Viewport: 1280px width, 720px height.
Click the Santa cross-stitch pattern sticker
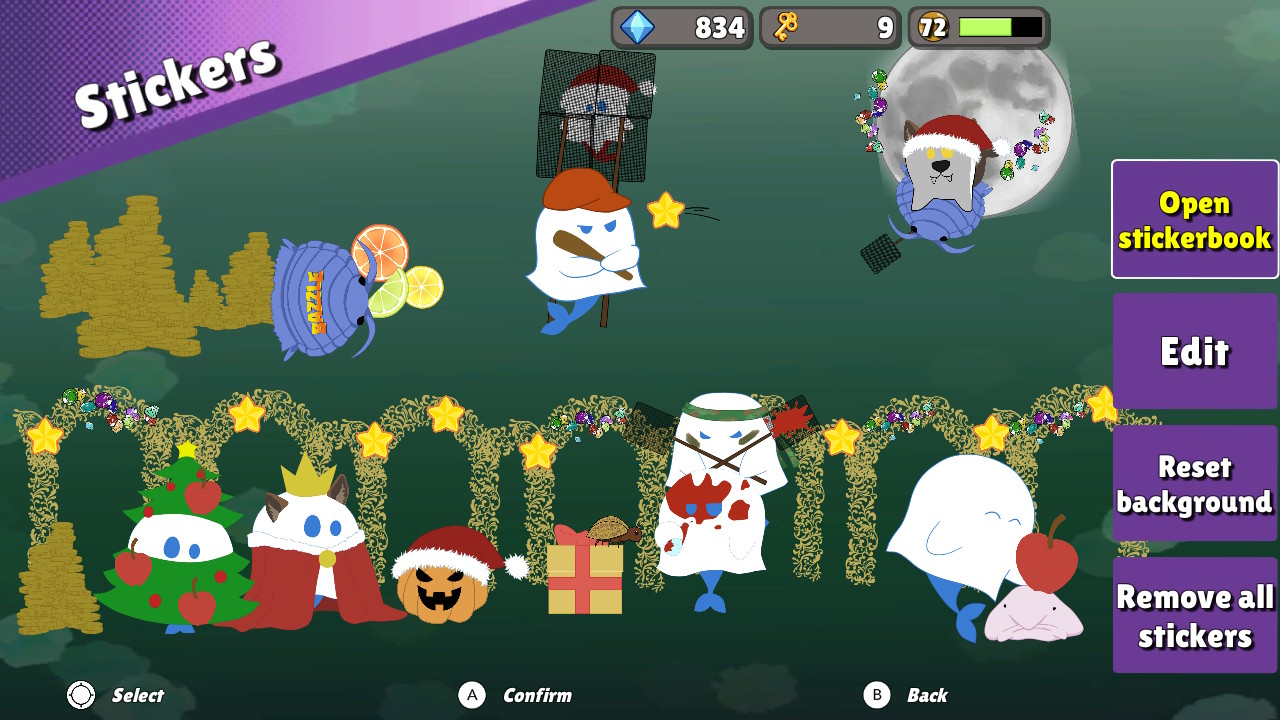[x=595, y=110]
